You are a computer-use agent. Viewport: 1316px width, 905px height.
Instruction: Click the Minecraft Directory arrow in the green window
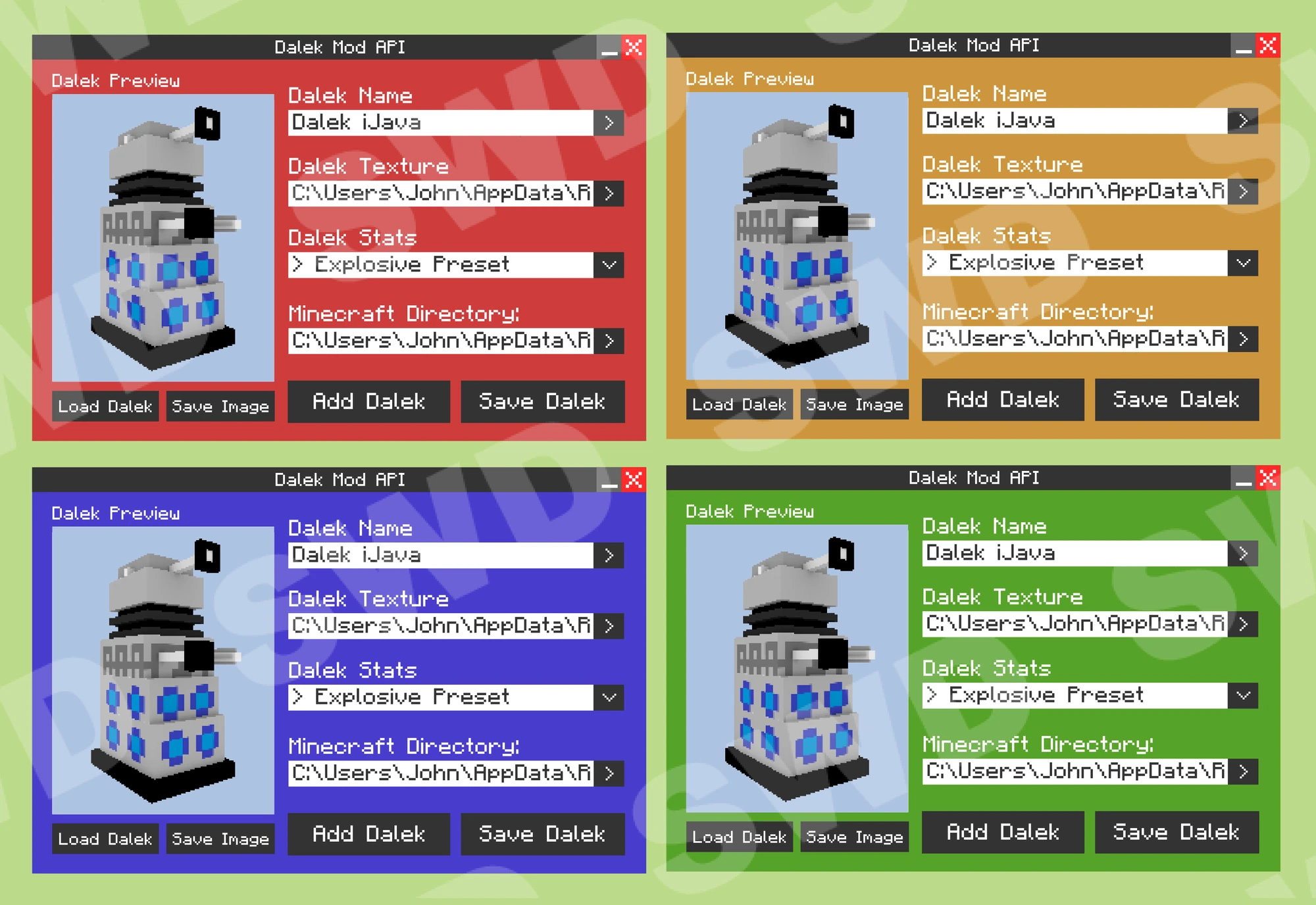(x=1242, y=771)
